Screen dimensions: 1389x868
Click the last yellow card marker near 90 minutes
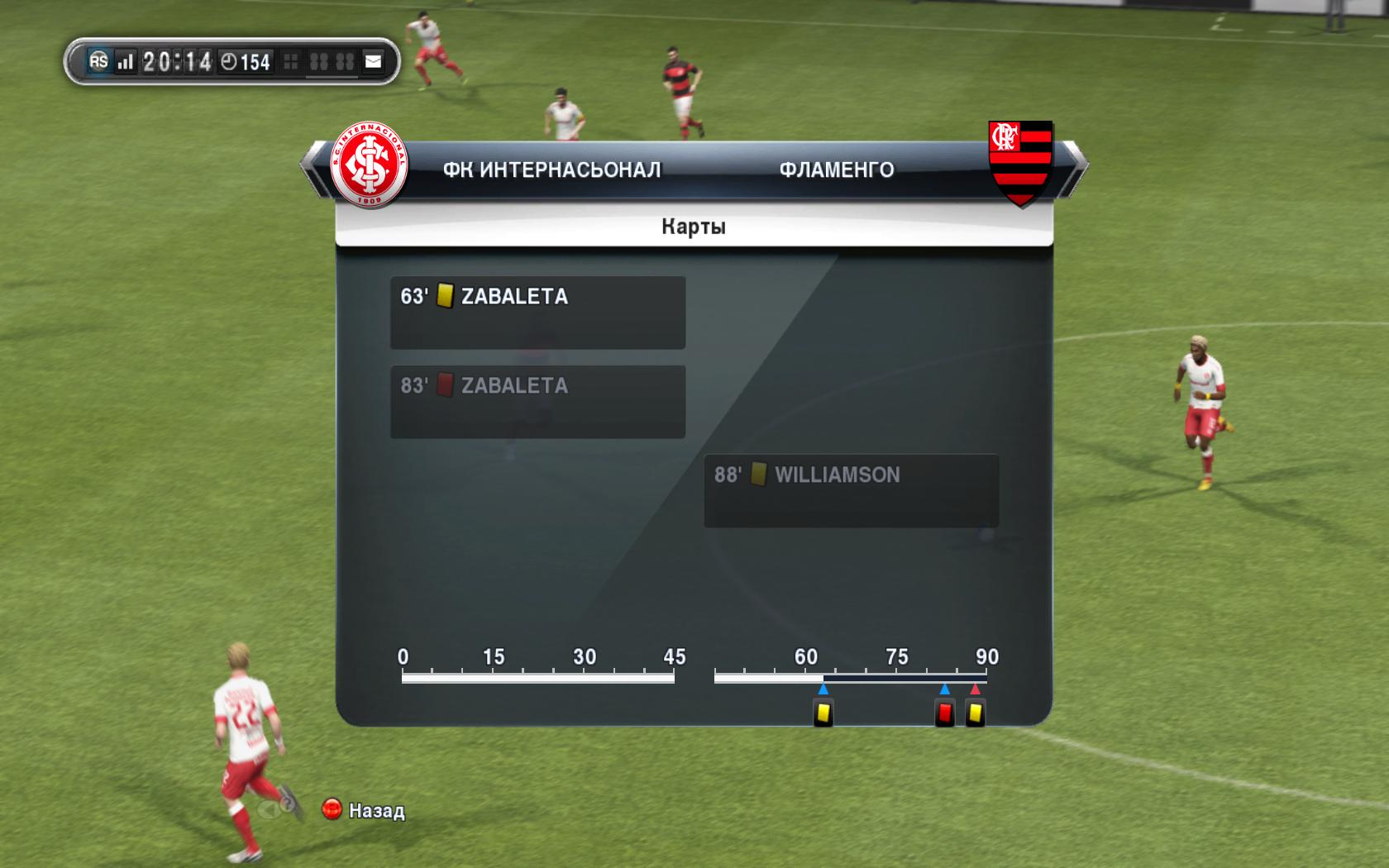tap(976, 713)
